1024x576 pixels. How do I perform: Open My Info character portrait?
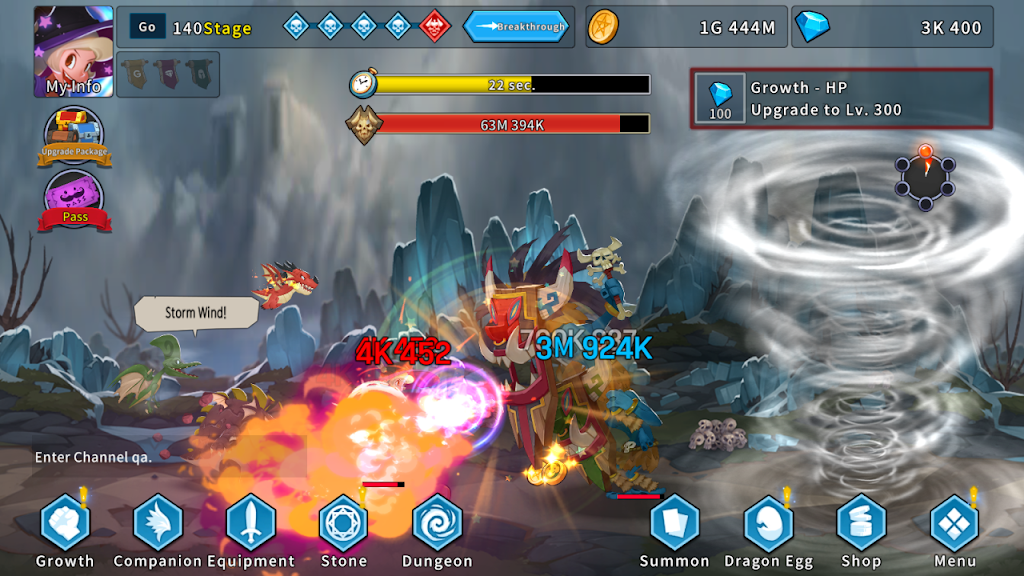(73, 52)
